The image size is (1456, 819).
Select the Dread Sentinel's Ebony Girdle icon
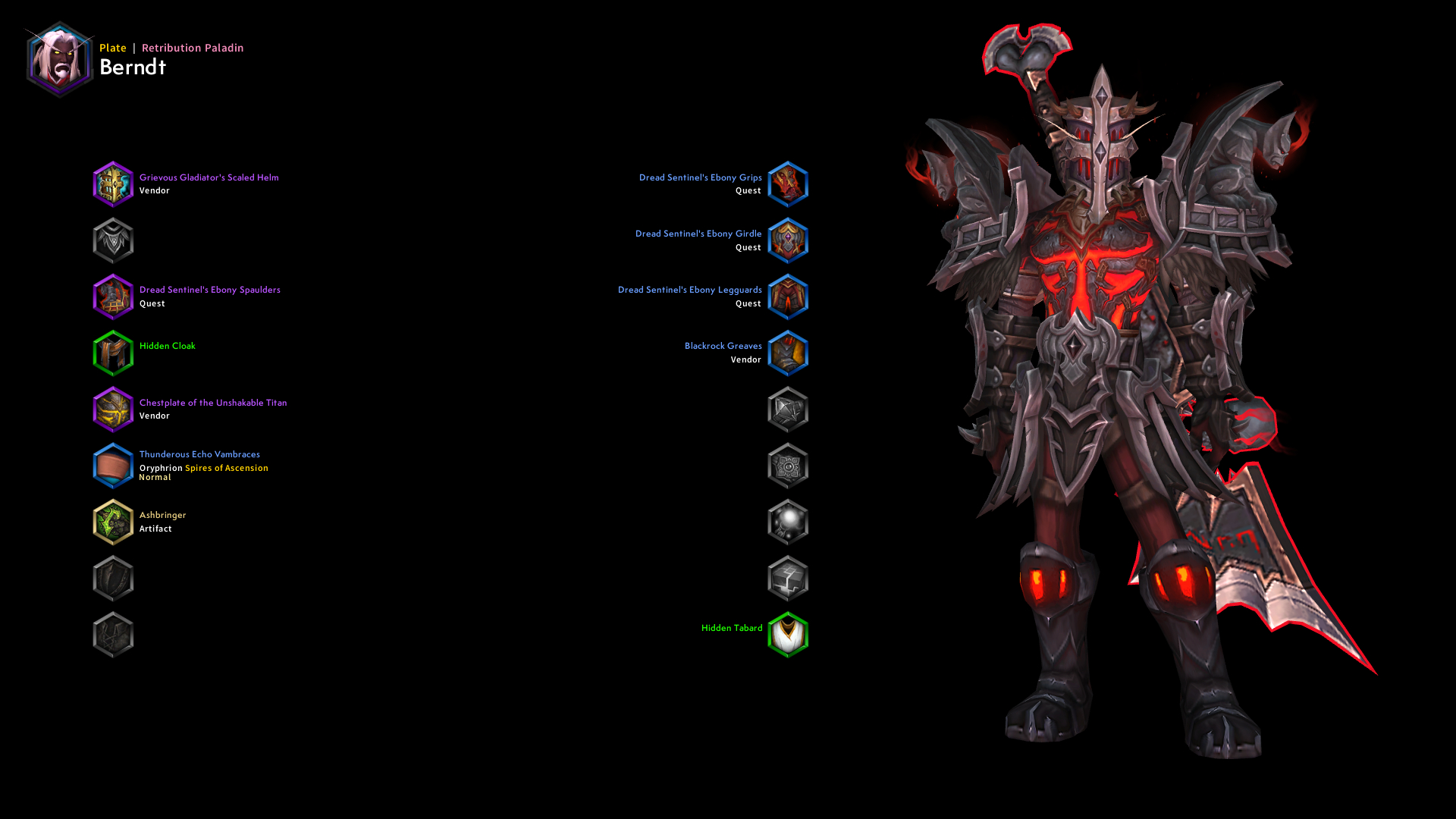(x=788, y=240)
